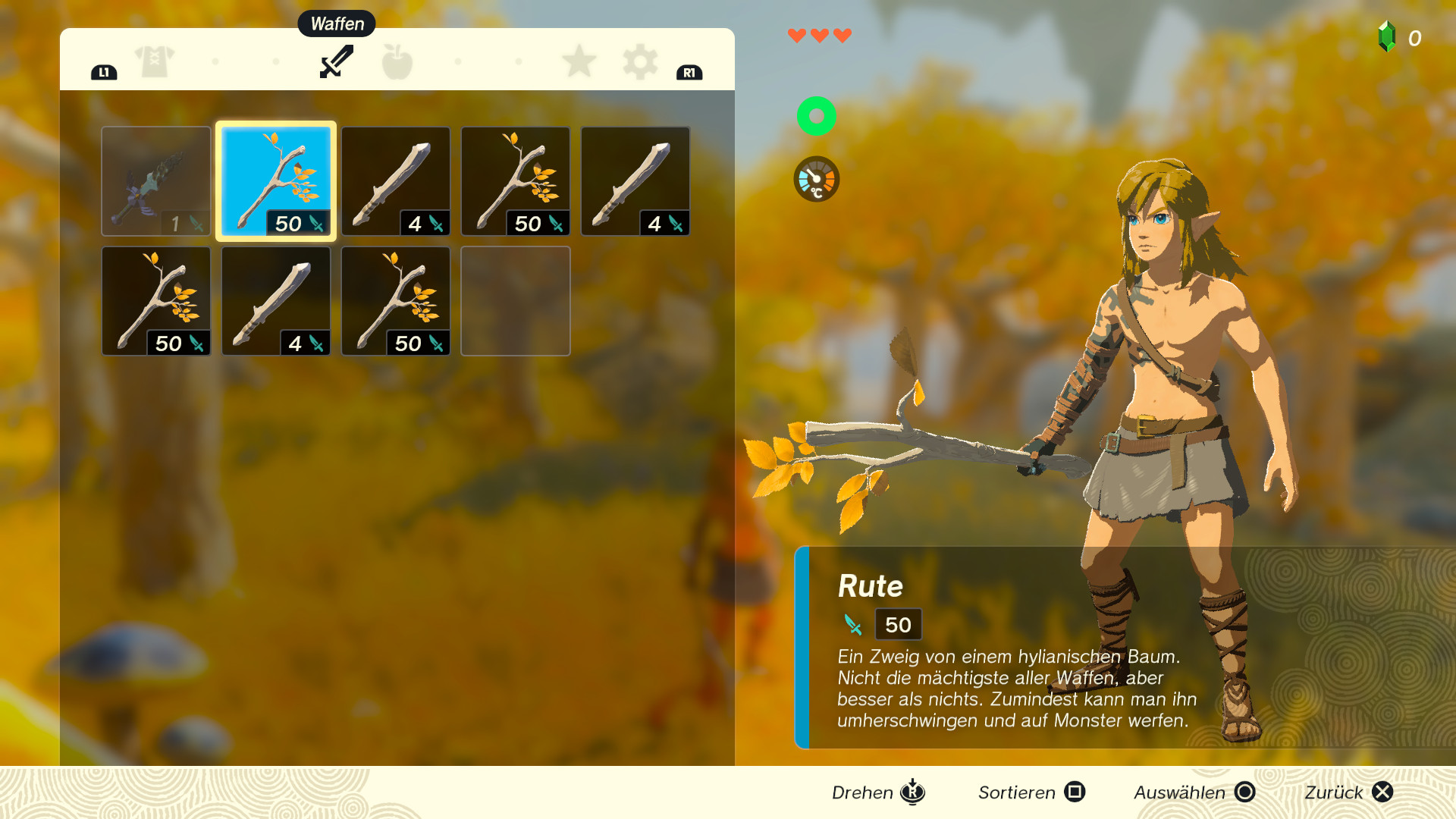Click the key items star icon
This screenshot has height=819, width=1456.
[x=579, y=62]
